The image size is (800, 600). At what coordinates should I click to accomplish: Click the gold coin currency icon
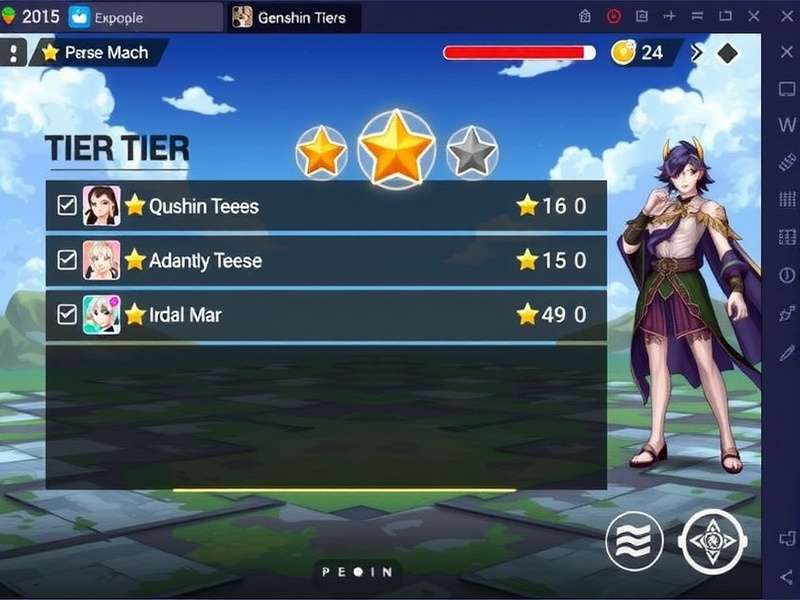624,53
